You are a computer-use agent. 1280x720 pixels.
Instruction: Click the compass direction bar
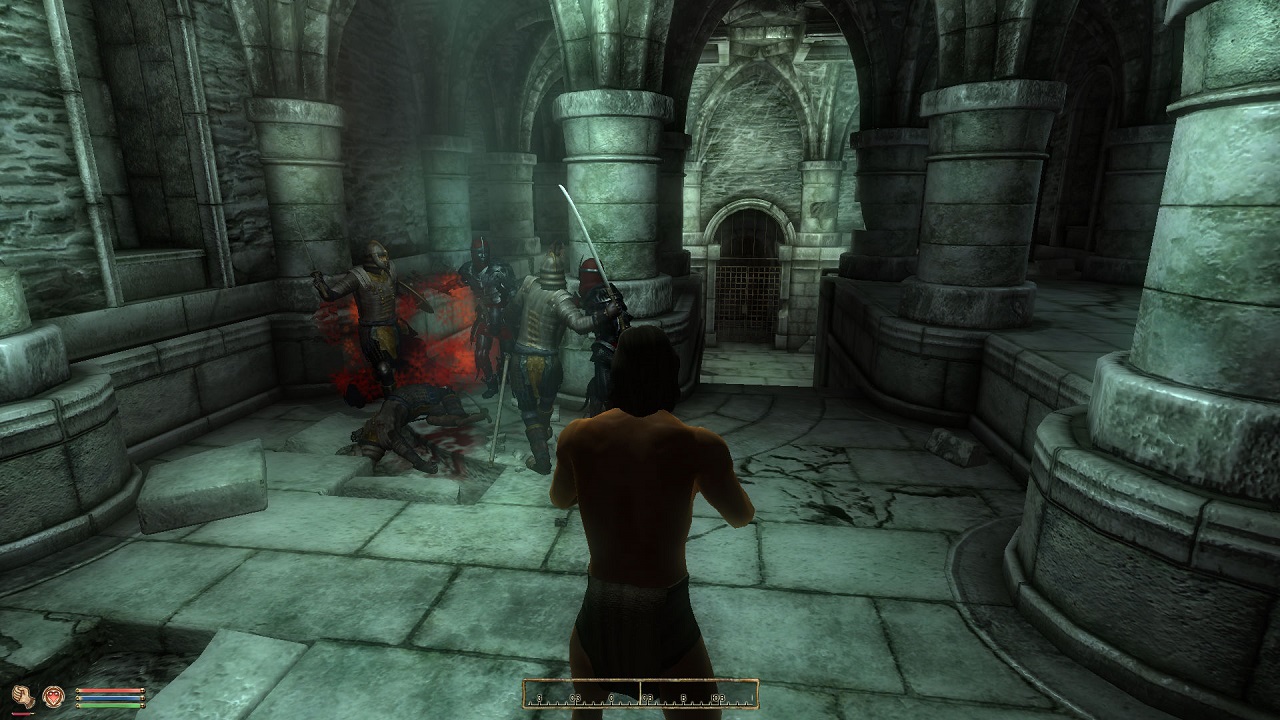click(640, 693)
